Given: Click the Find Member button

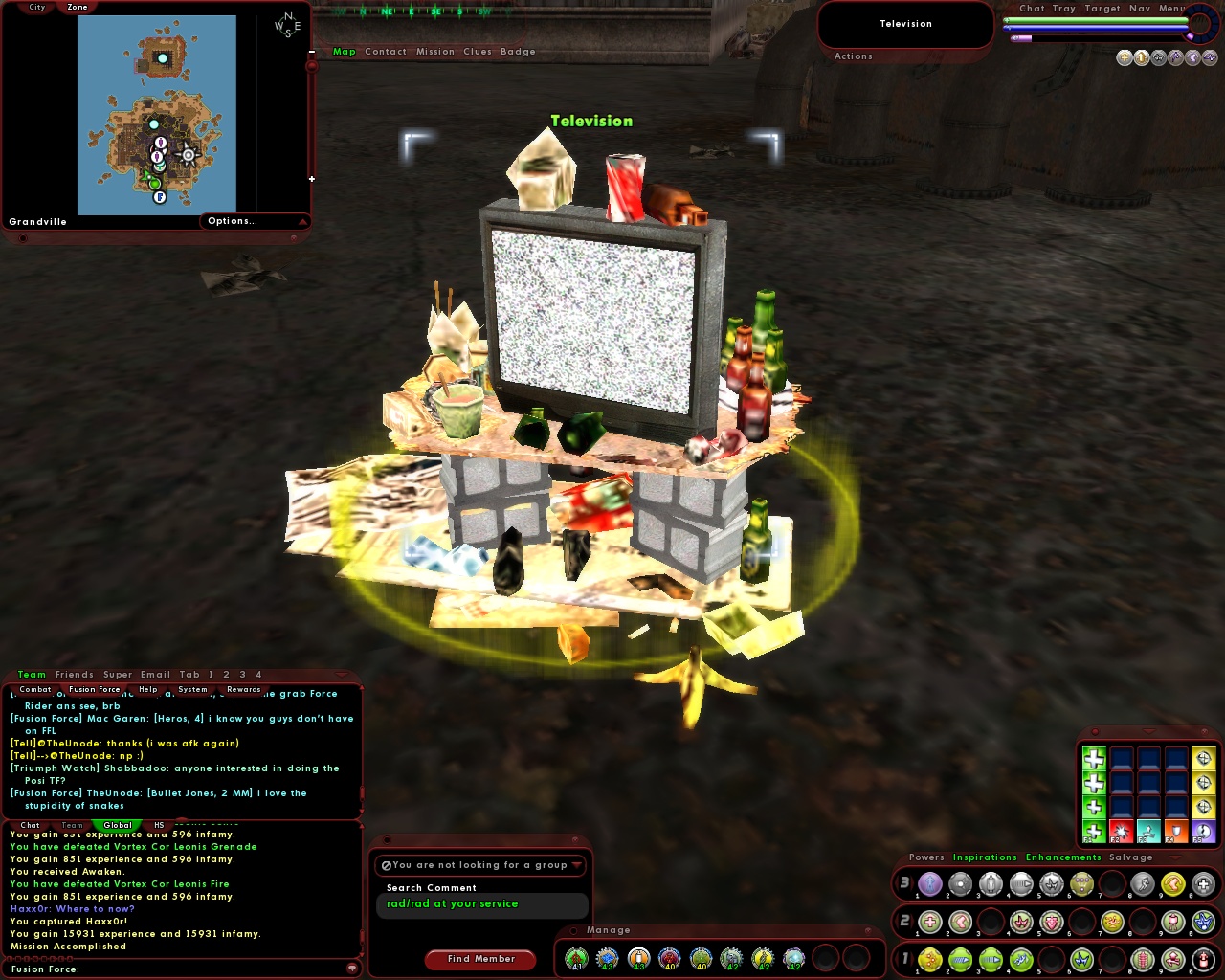Looking at the screenshot, I should 480,959.
